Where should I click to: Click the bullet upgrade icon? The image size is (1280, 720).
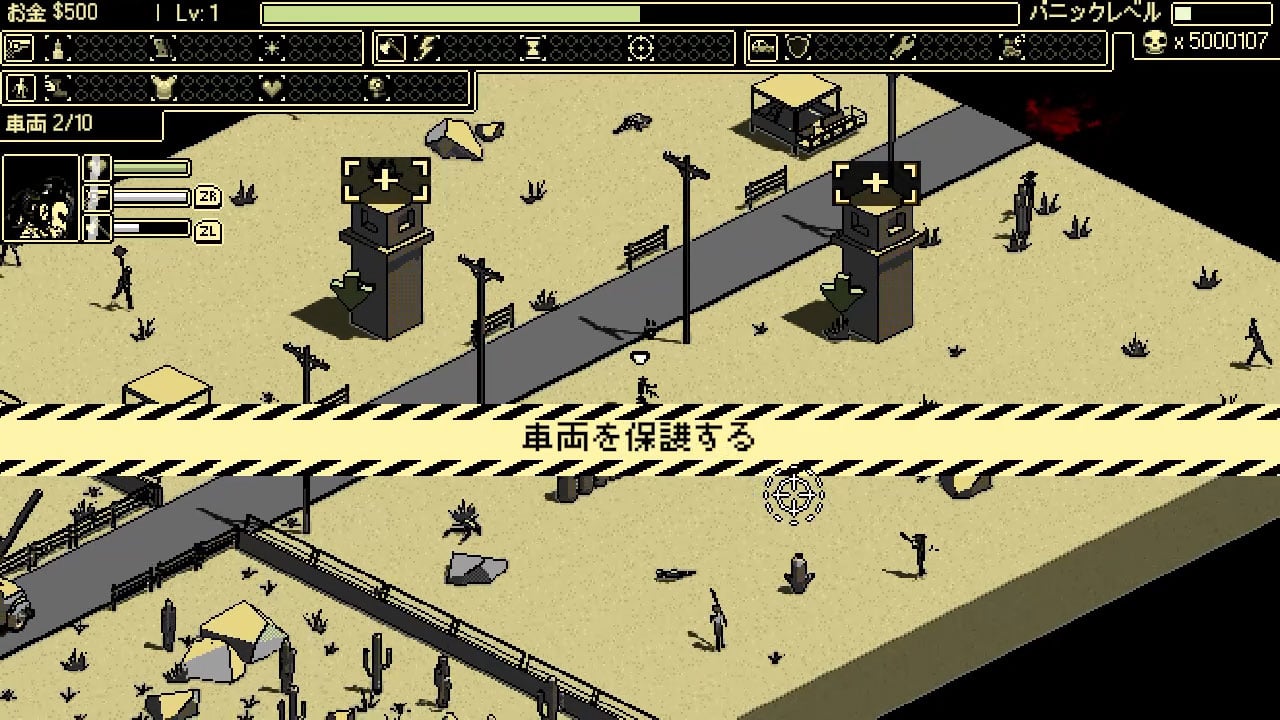(x=59, y=48)
